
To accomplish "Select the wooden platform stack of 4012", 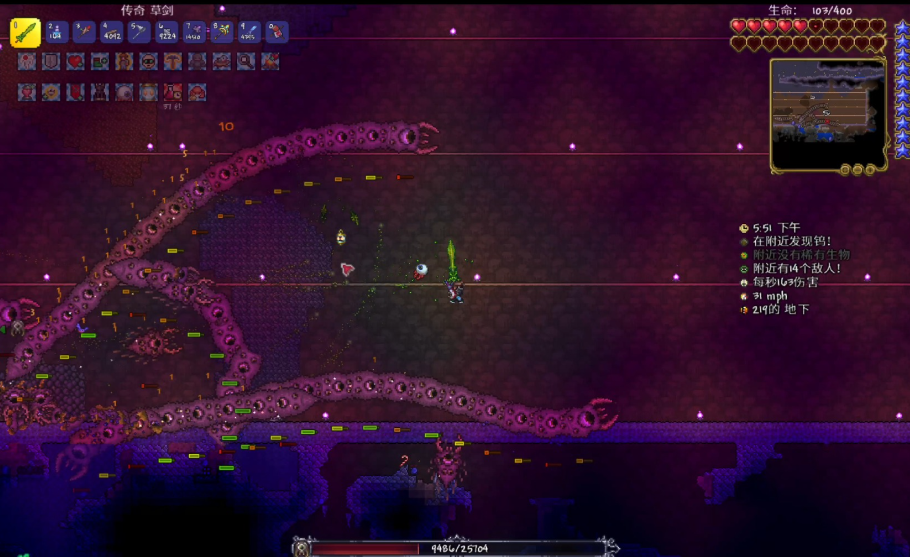I will click(x=112, y=33).
